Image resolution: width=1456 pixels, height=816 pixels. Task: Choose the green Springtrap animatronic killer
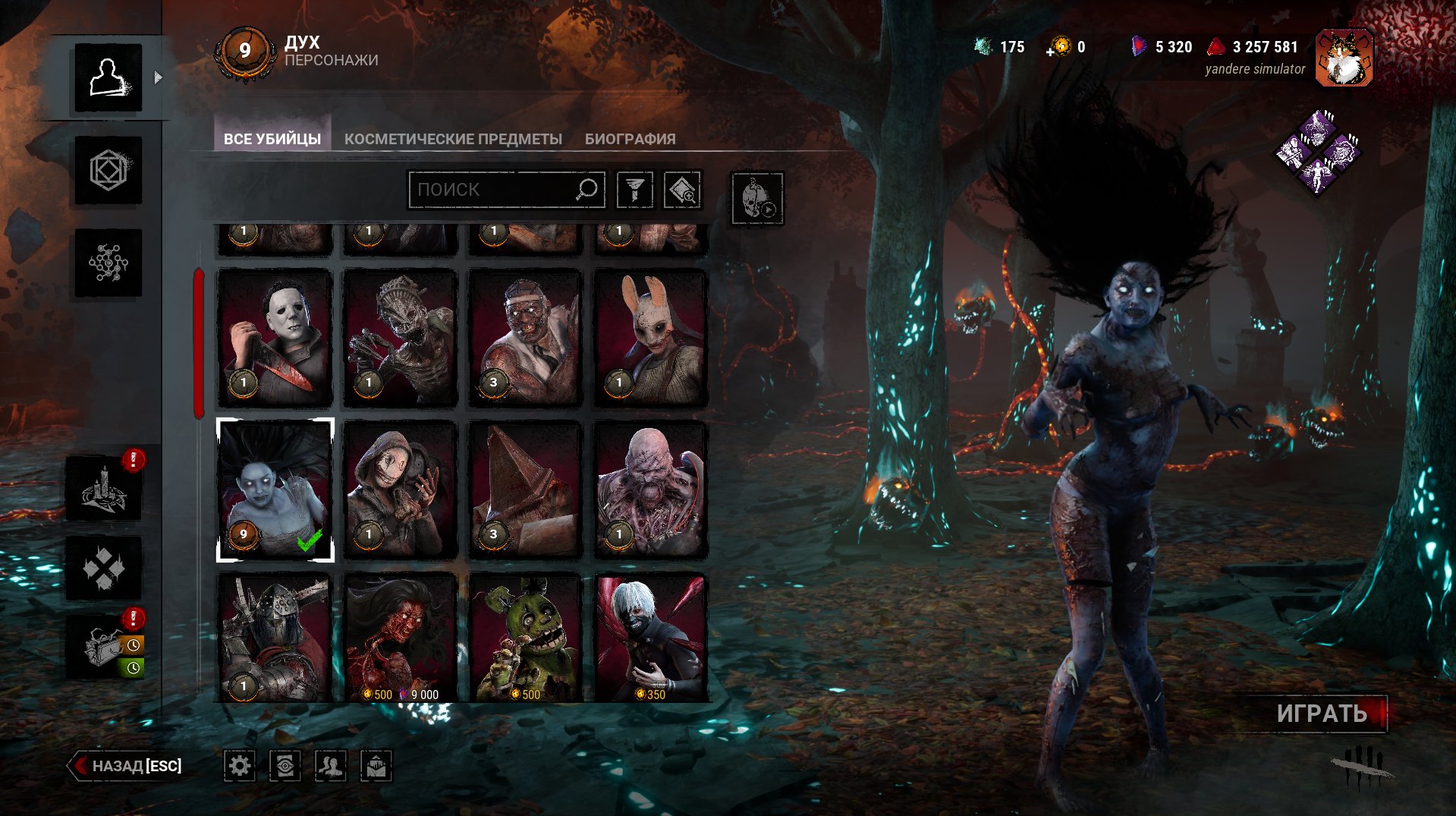pos(525,638)
